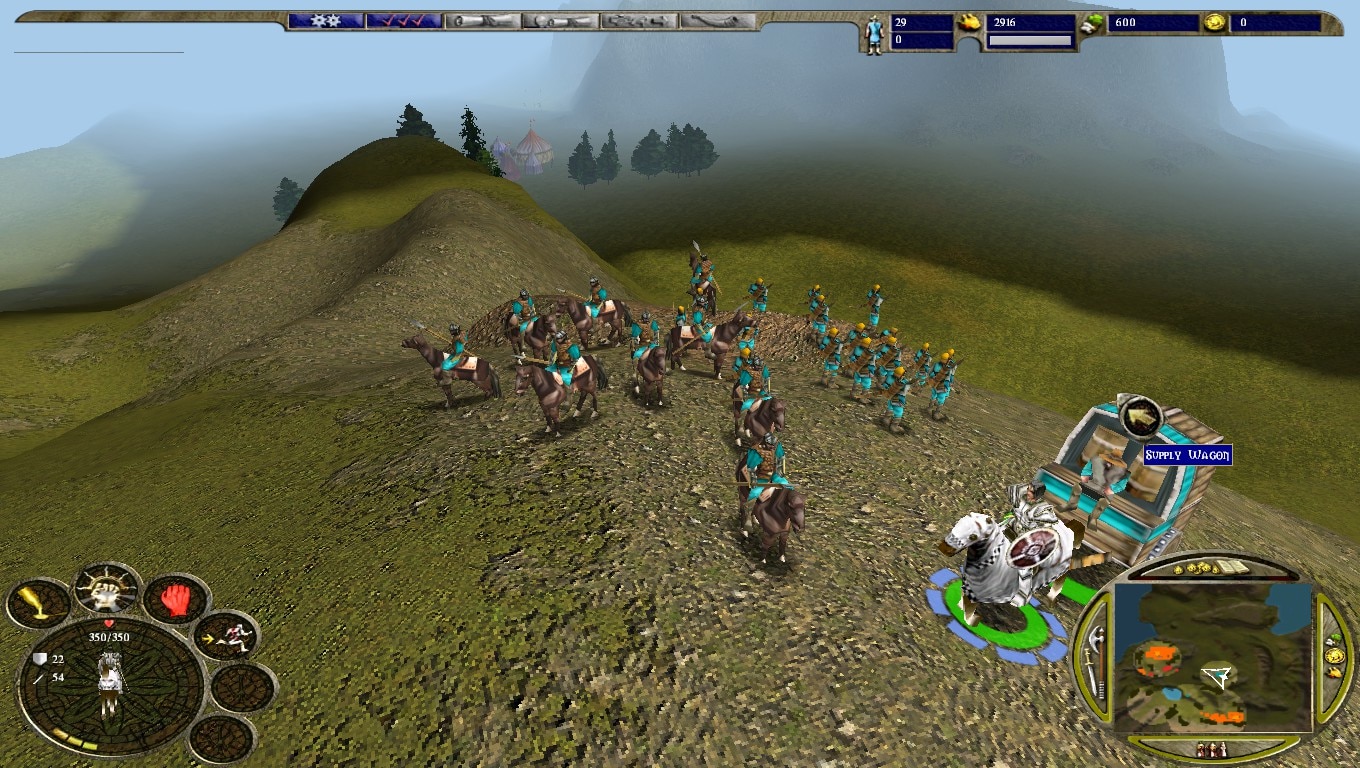Click the arrow icon above the Supply Wagon
This screenshot has width=1360, height=768.
1139,417
